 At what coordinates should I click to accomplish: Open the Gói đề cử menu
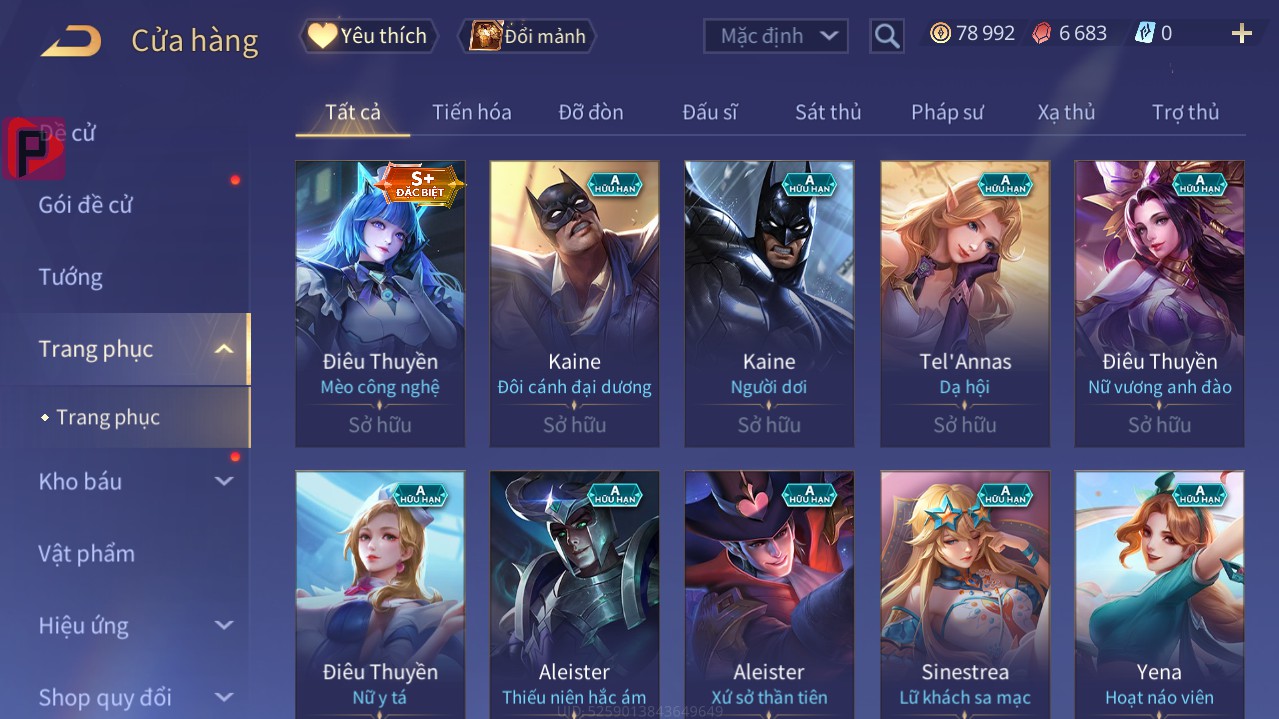tap(86, 205)
